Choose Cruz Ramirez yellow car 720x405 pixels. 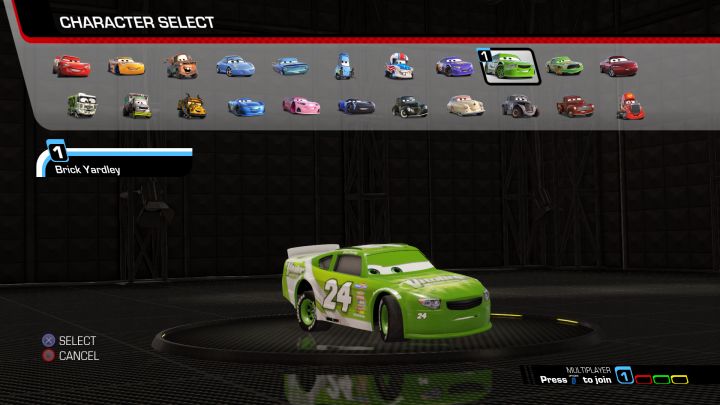click(x=126, y=67)
